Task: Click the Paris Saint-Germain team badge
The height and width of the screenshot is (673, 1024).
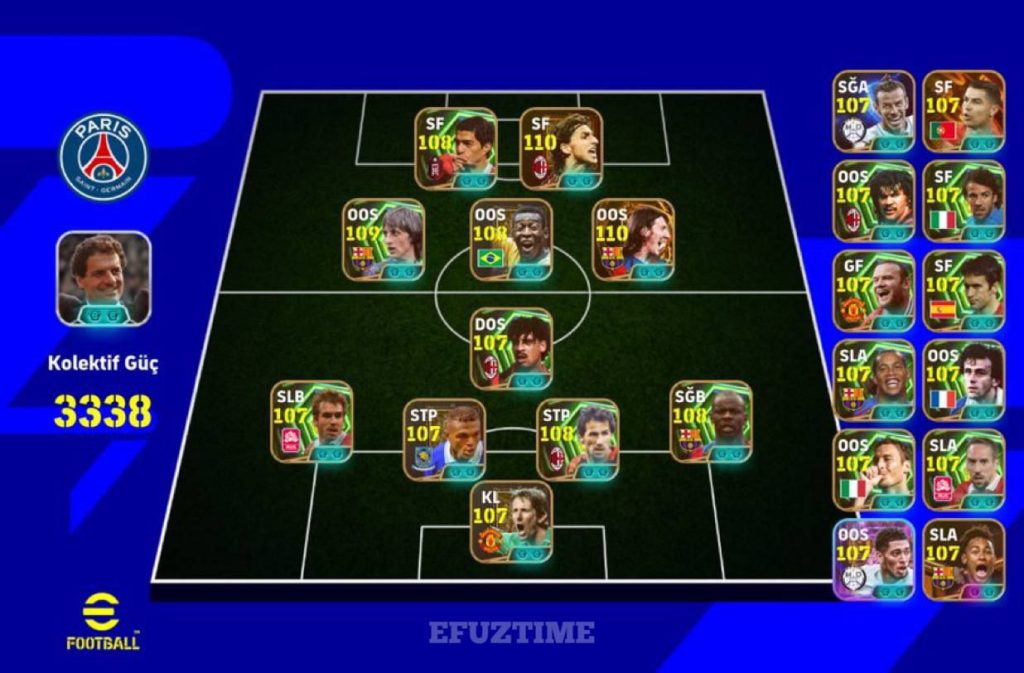Action: [x=103, y=156]
